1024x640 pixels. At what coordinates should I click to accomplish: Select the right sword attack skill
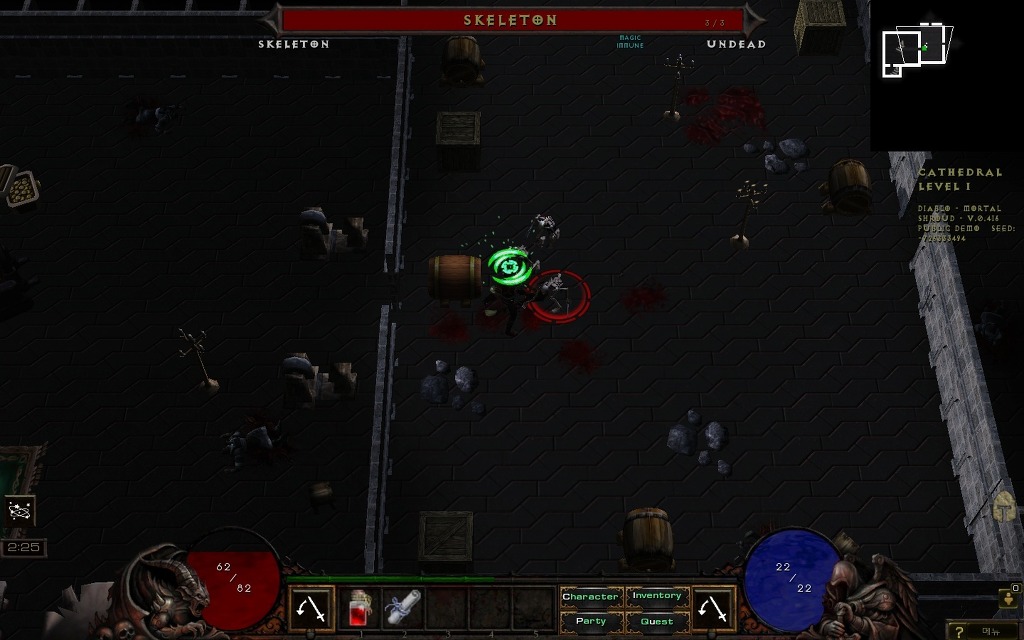(x=713, y=608)
